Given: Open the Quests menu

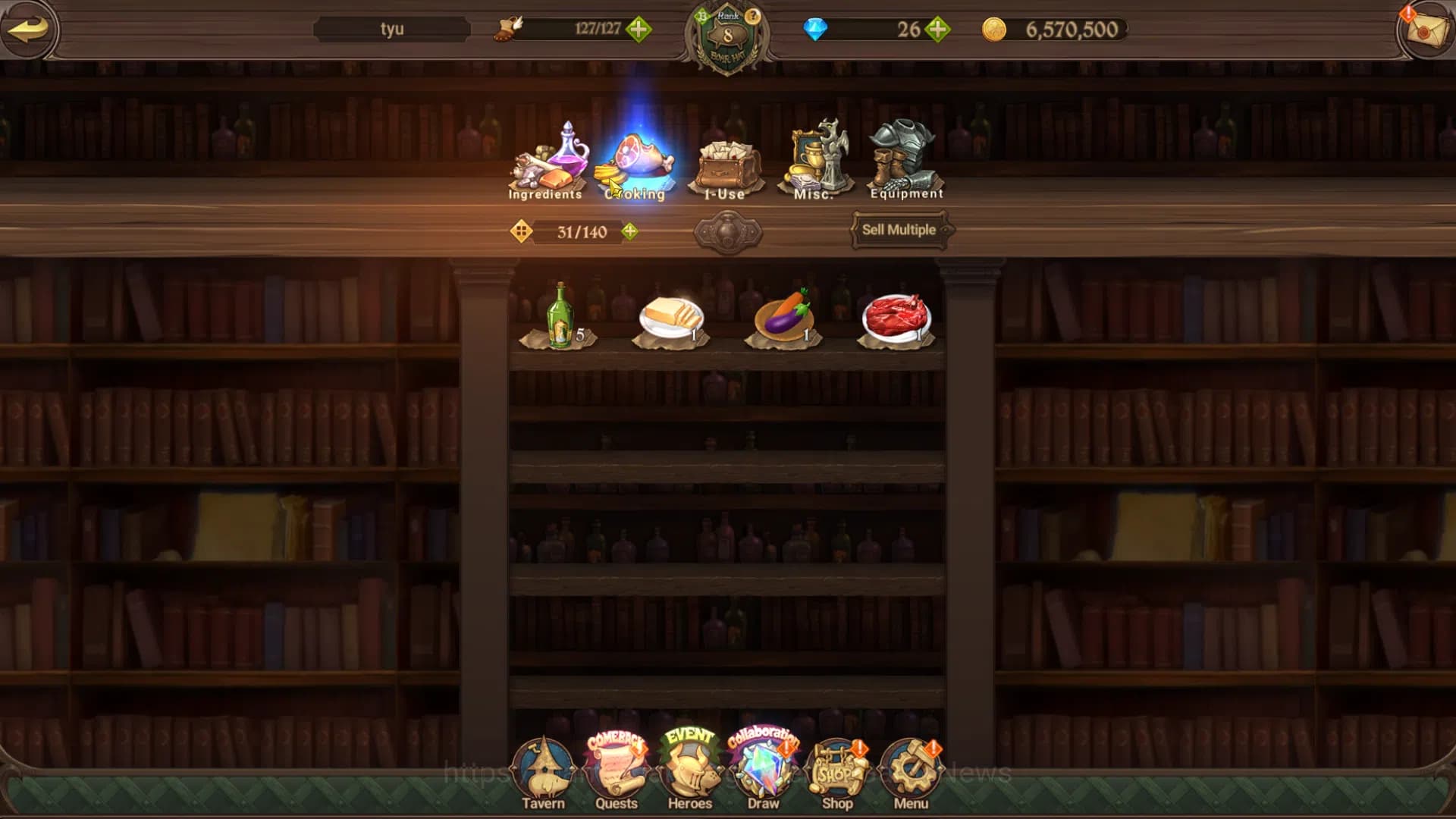Looking at the screenshot, I should pos(617,773).
